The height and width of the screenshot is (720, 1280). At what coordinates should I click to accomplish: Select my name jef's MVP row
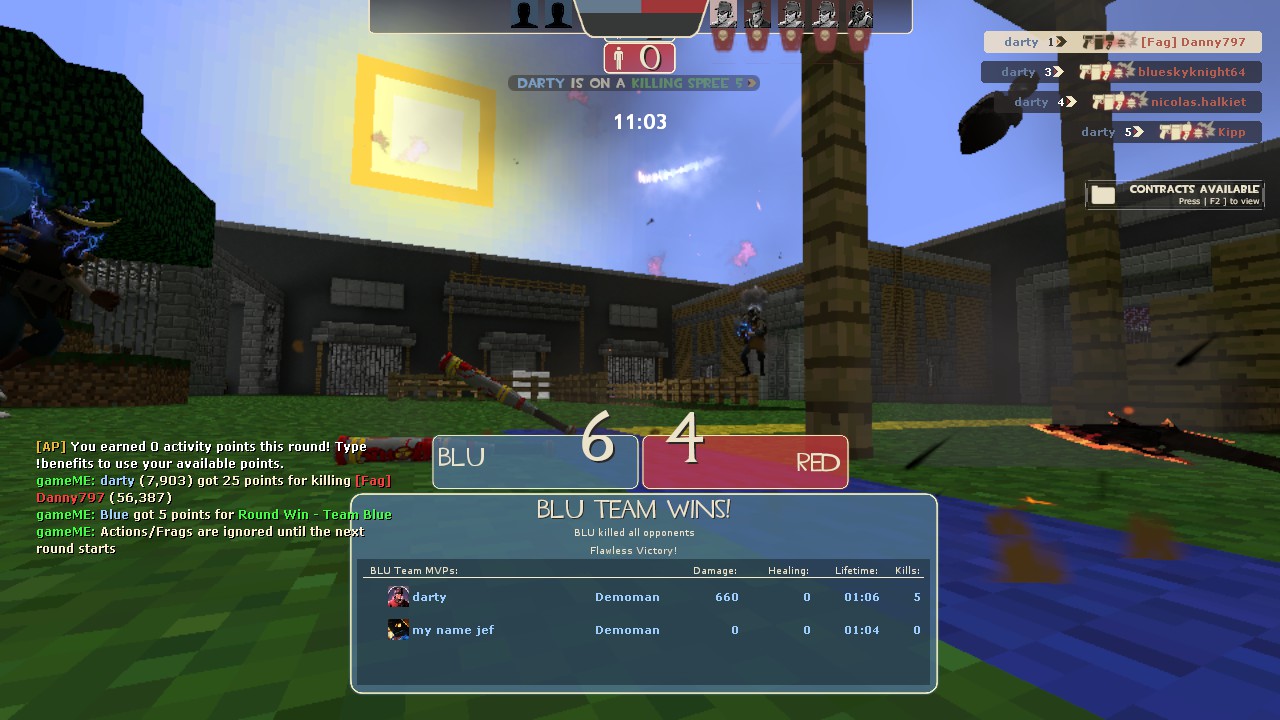click(645, 630)
